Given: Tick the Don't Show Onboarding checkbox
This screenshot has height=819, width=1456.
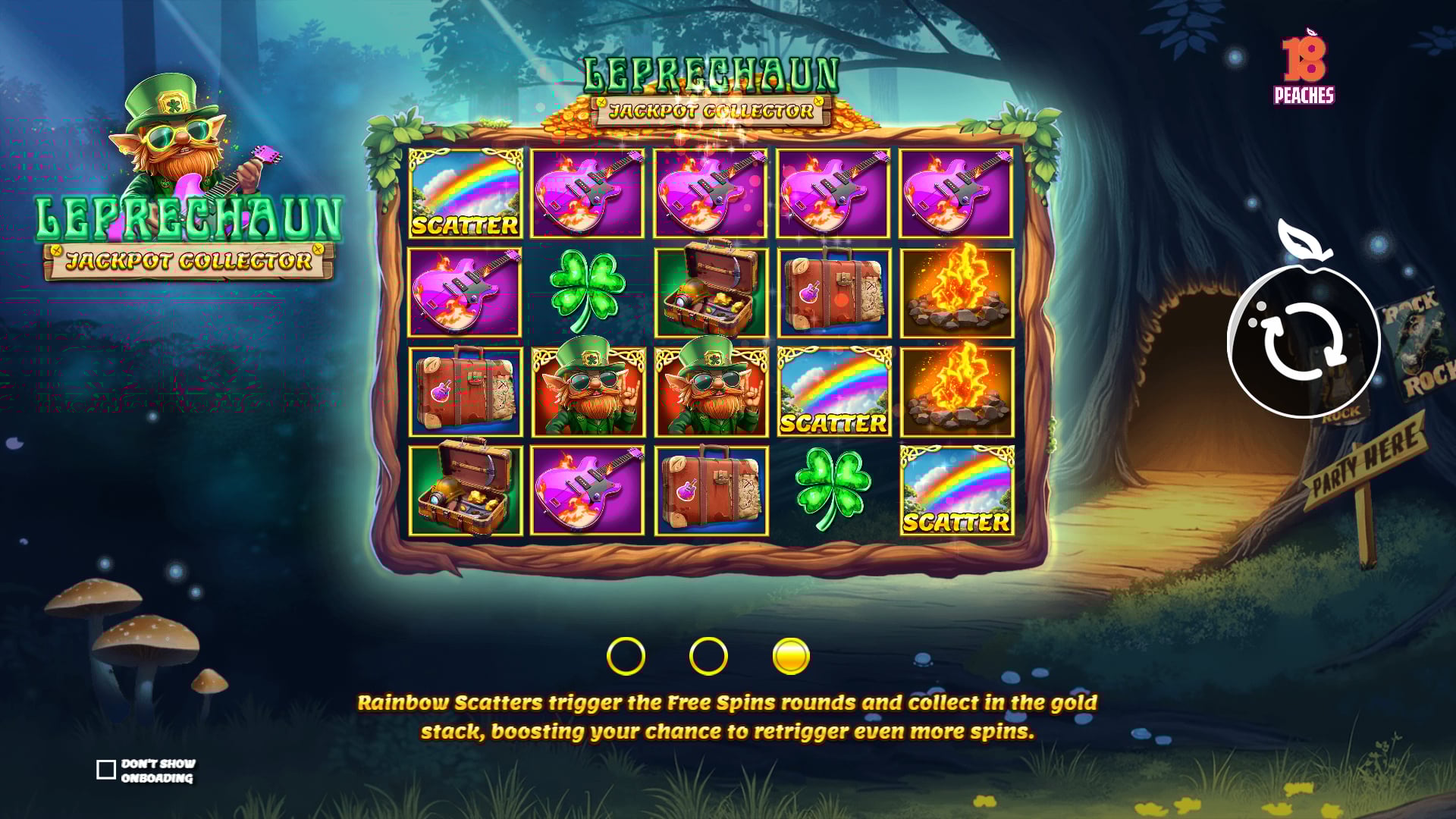Looking at the screenshot, I should point(106,770).
